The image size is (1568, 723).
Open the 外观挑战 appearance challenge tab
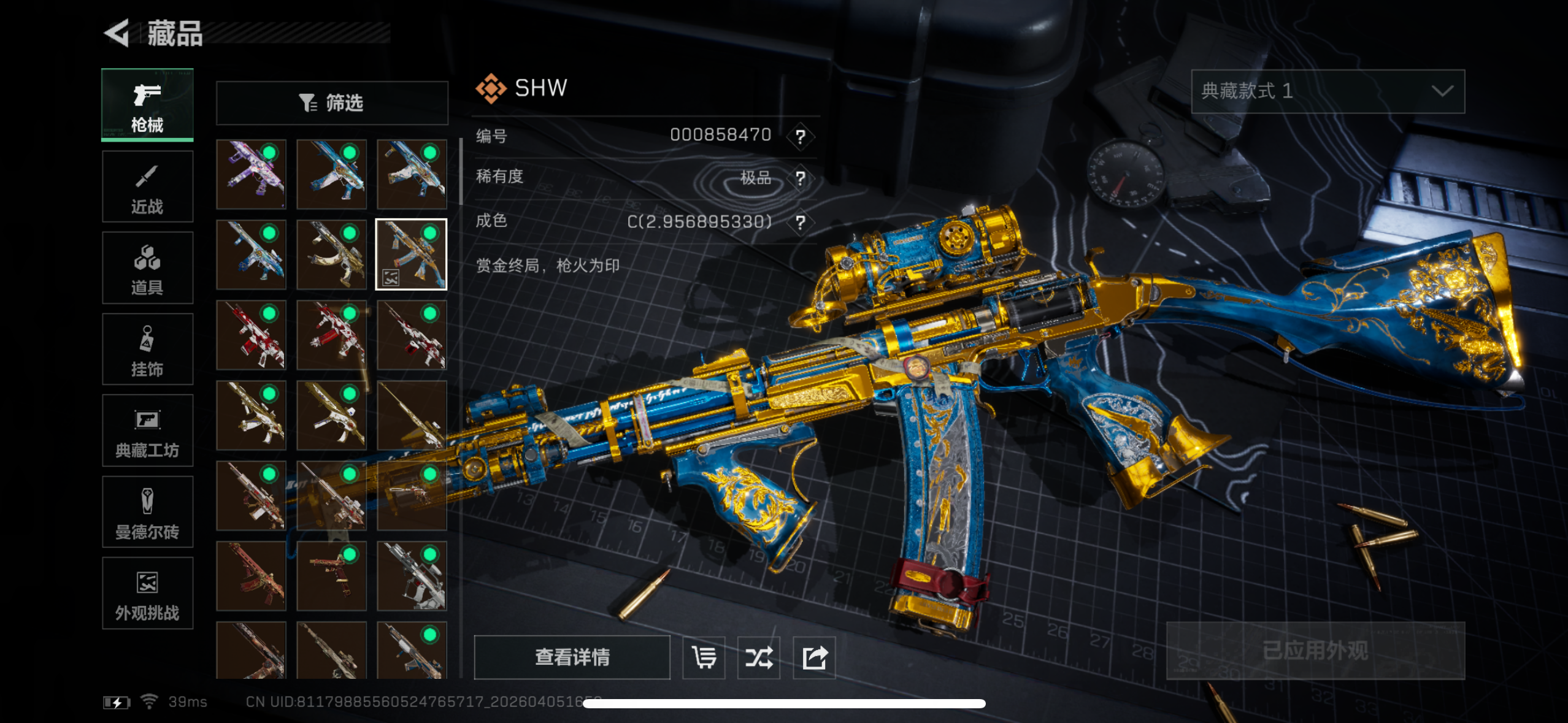tap(147, 594)
